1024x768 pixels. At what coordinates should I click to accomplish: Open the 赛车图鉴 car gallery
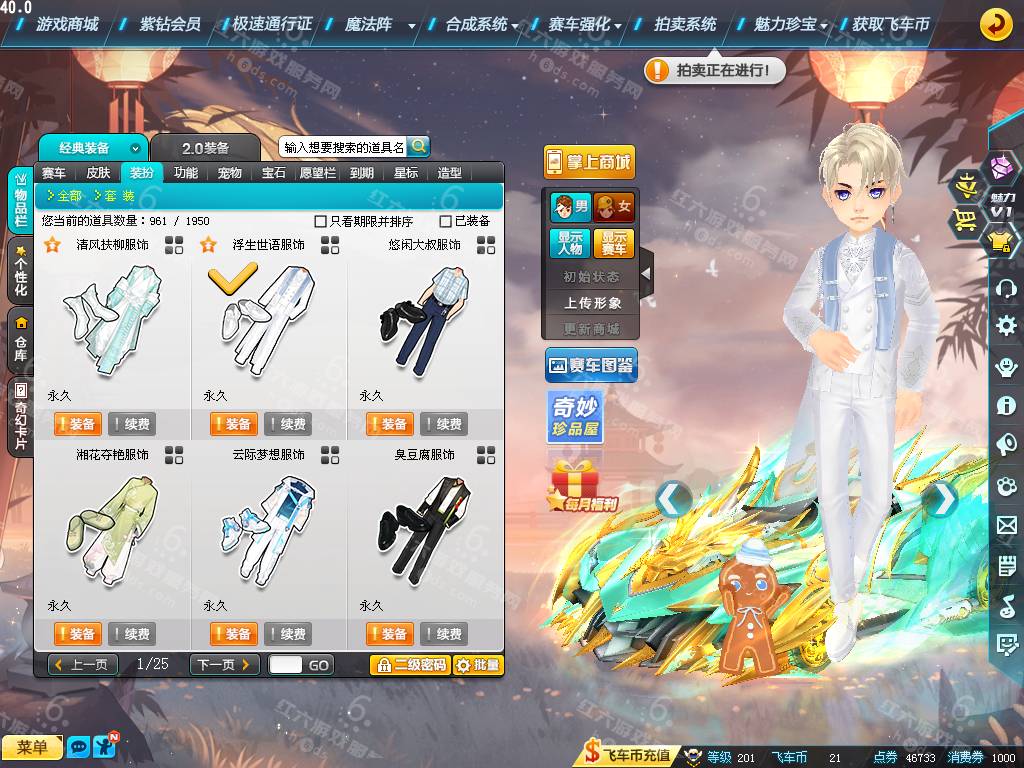point(591,366)
